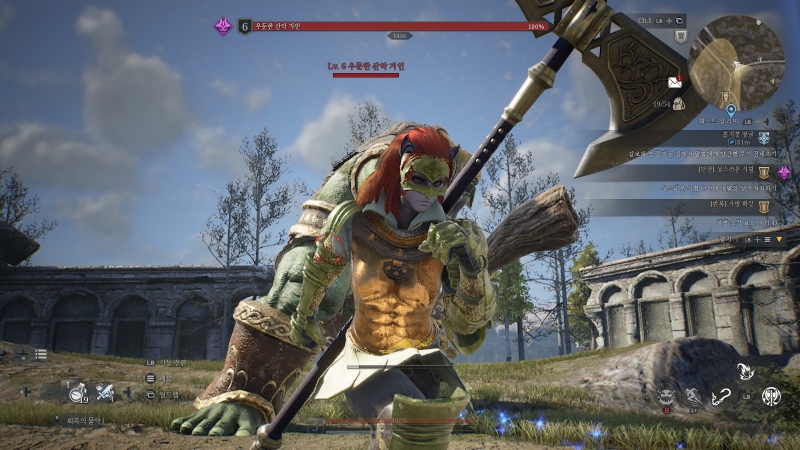Select the recovery potion quick slot
Image resolution: width=800 pixels, height=450 pixels.
pos(76,392)
